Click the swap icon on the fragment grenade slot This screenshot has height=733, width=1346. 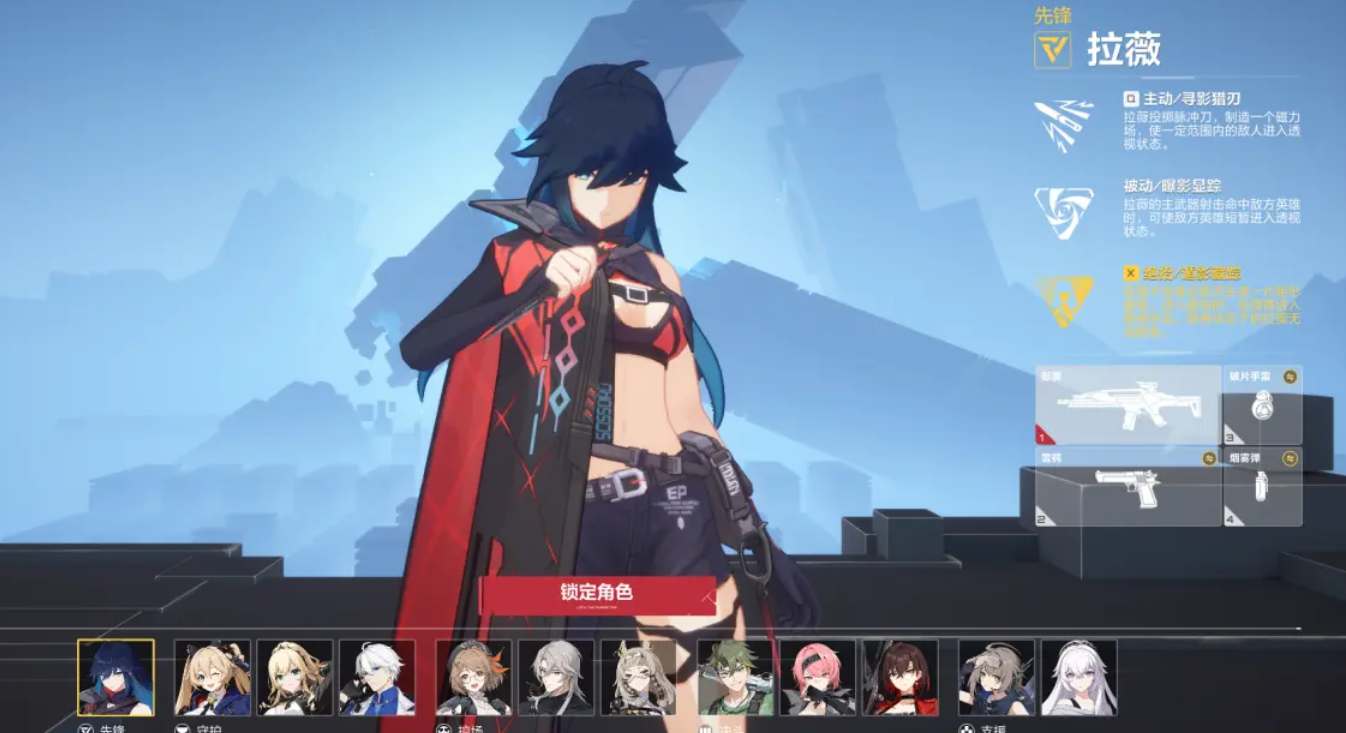(x=1290, y=377)
